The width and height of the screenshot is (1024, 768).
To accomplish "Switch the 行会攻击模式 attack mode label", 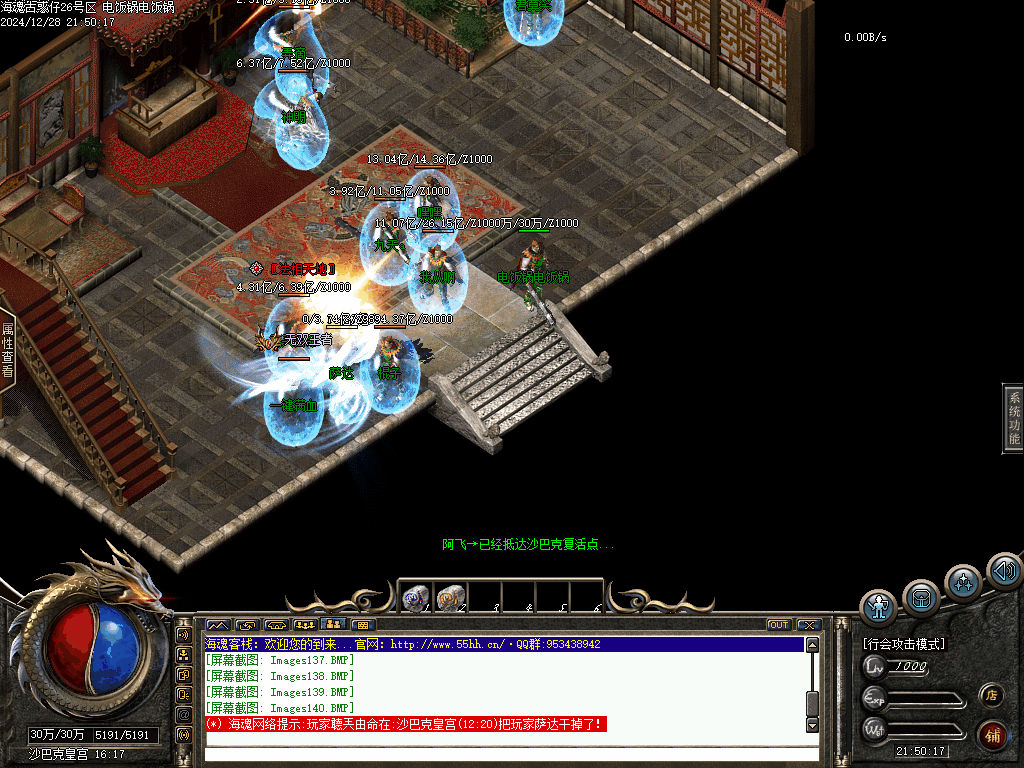I will point(904,644).
